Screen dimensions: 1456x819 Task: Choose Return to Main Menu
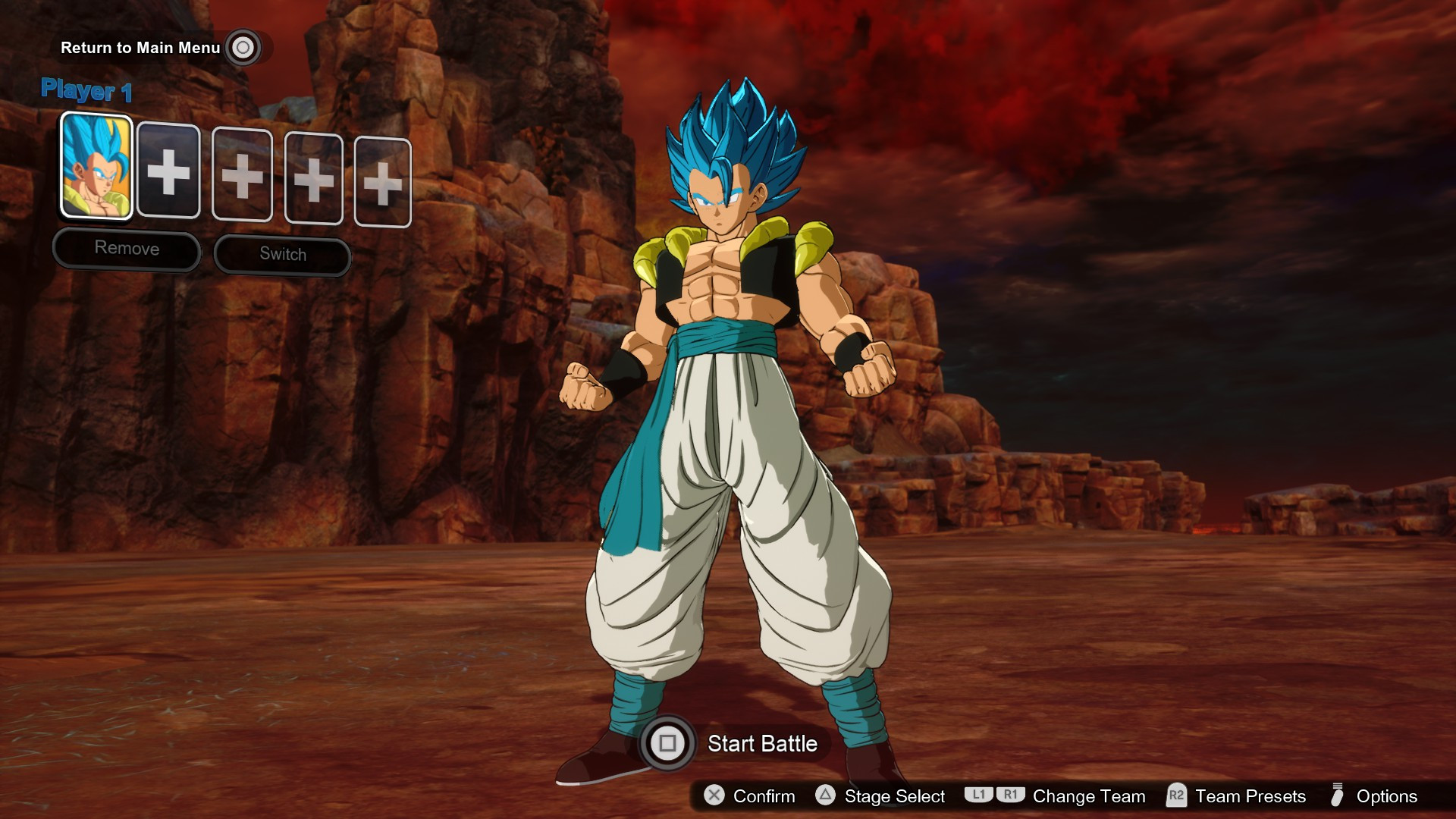139,48
